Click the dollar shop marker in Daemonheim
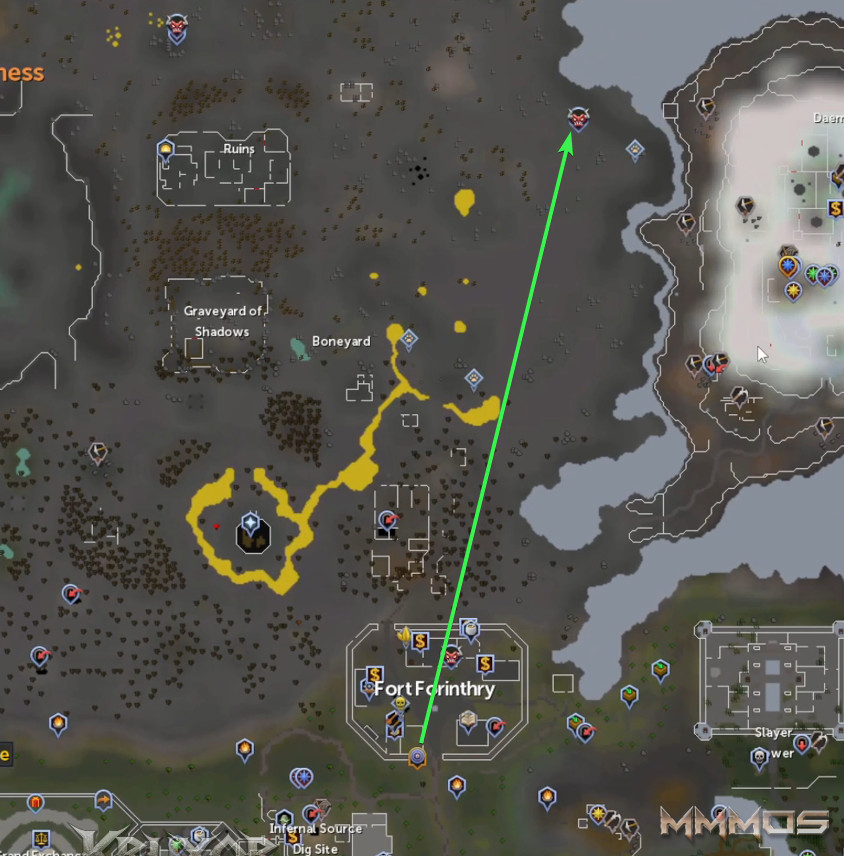This screenshot has width=844, height=856. 835,209
